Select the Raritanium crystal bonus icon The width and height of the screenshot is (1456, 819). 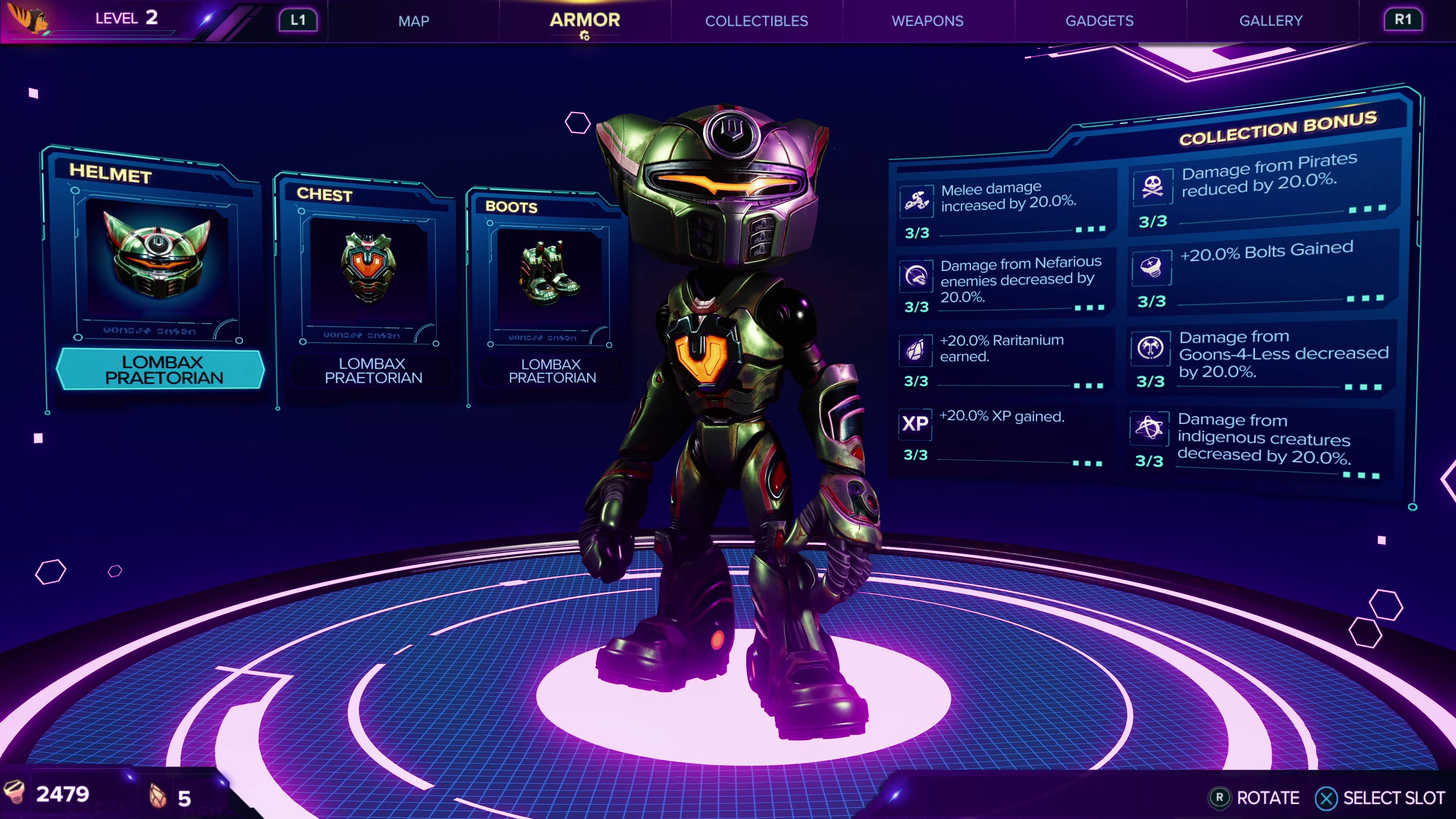[916, 350]
